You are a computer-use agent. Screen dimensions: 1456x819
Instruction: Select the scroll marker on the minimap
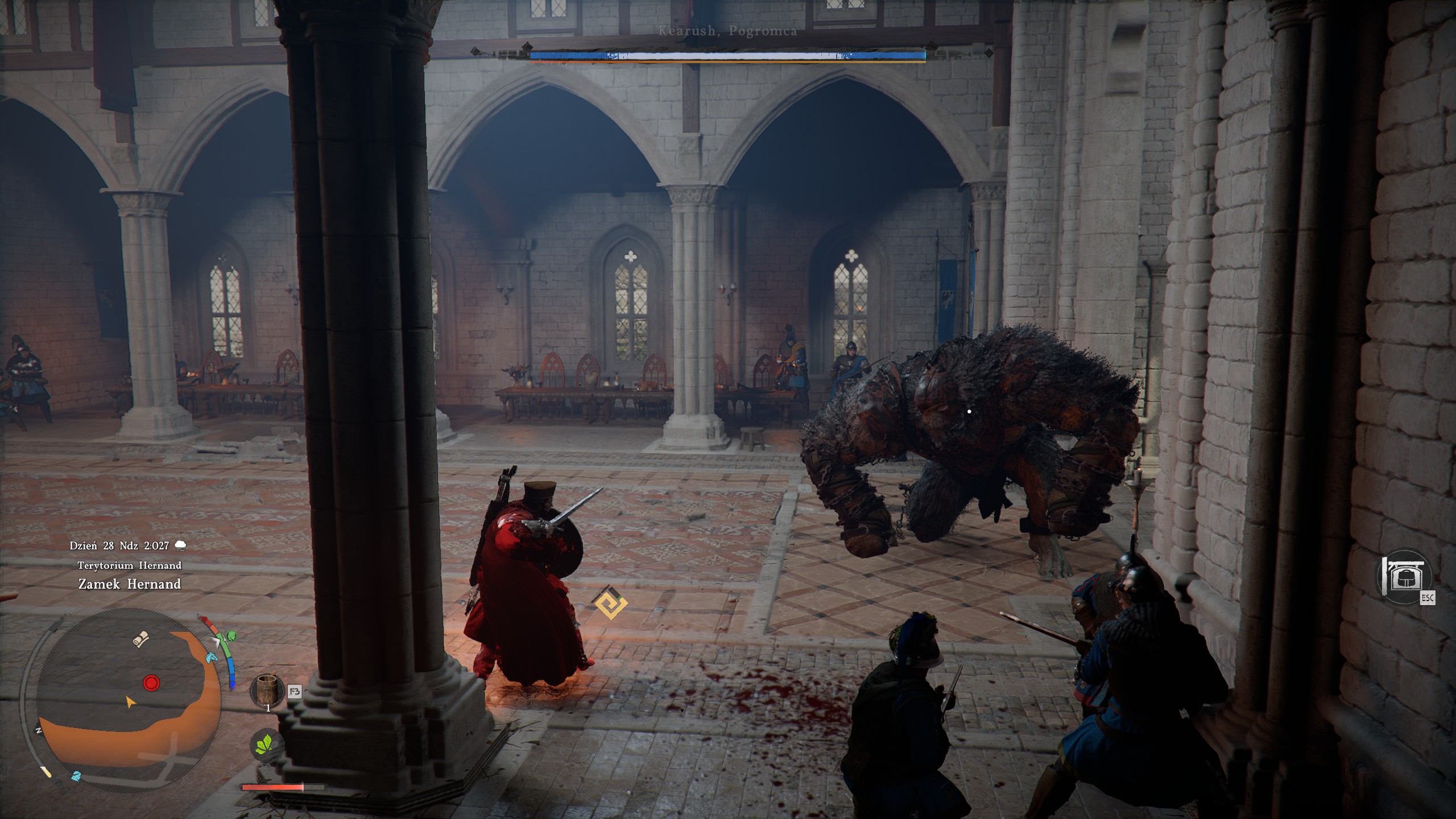pos(140,639)
